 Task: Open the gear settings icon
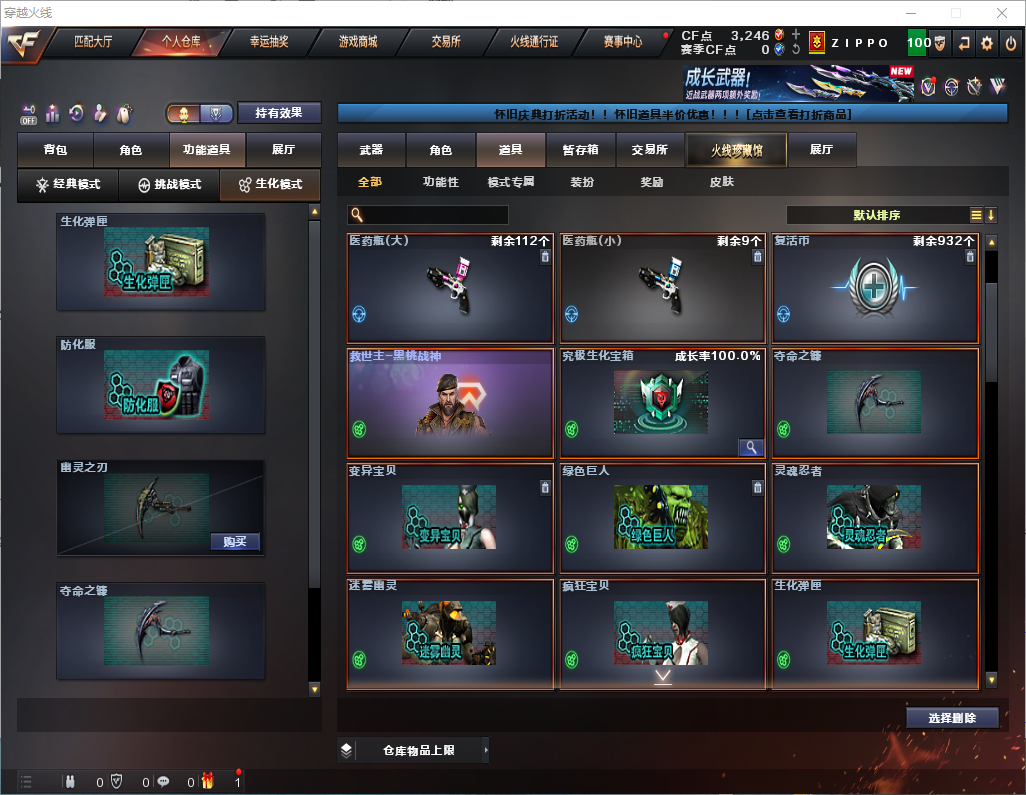[987, 43]
